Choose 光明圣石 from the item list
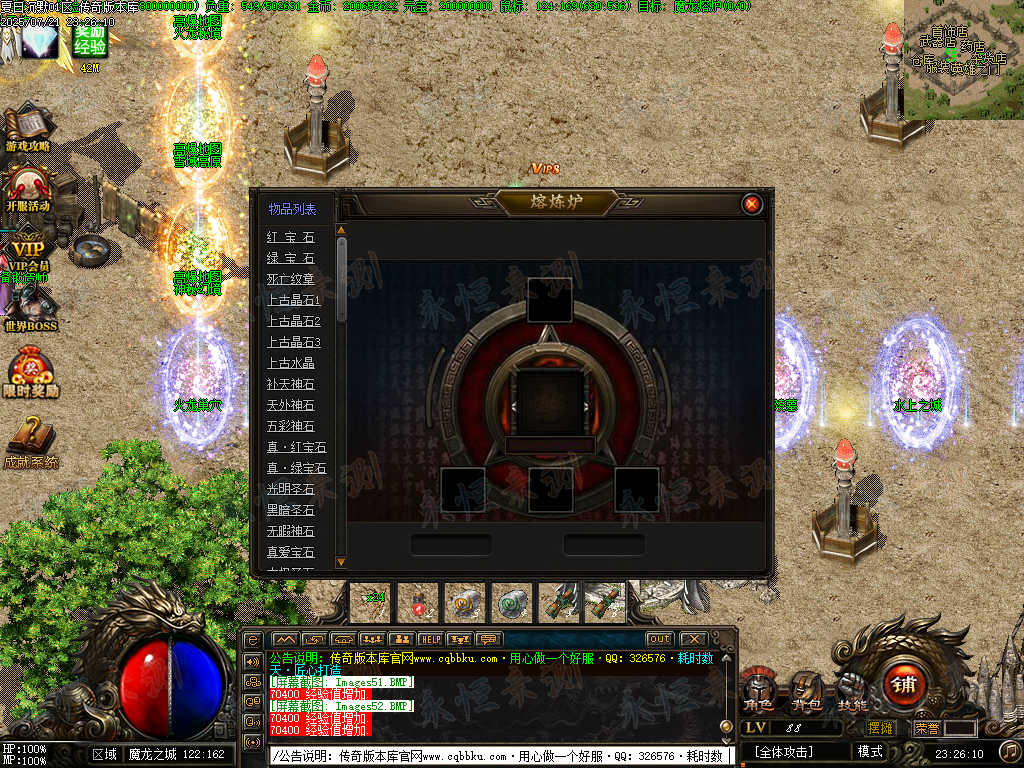Screen dimensions: 1024x768 pyautogui.click(x=290, y=489)
